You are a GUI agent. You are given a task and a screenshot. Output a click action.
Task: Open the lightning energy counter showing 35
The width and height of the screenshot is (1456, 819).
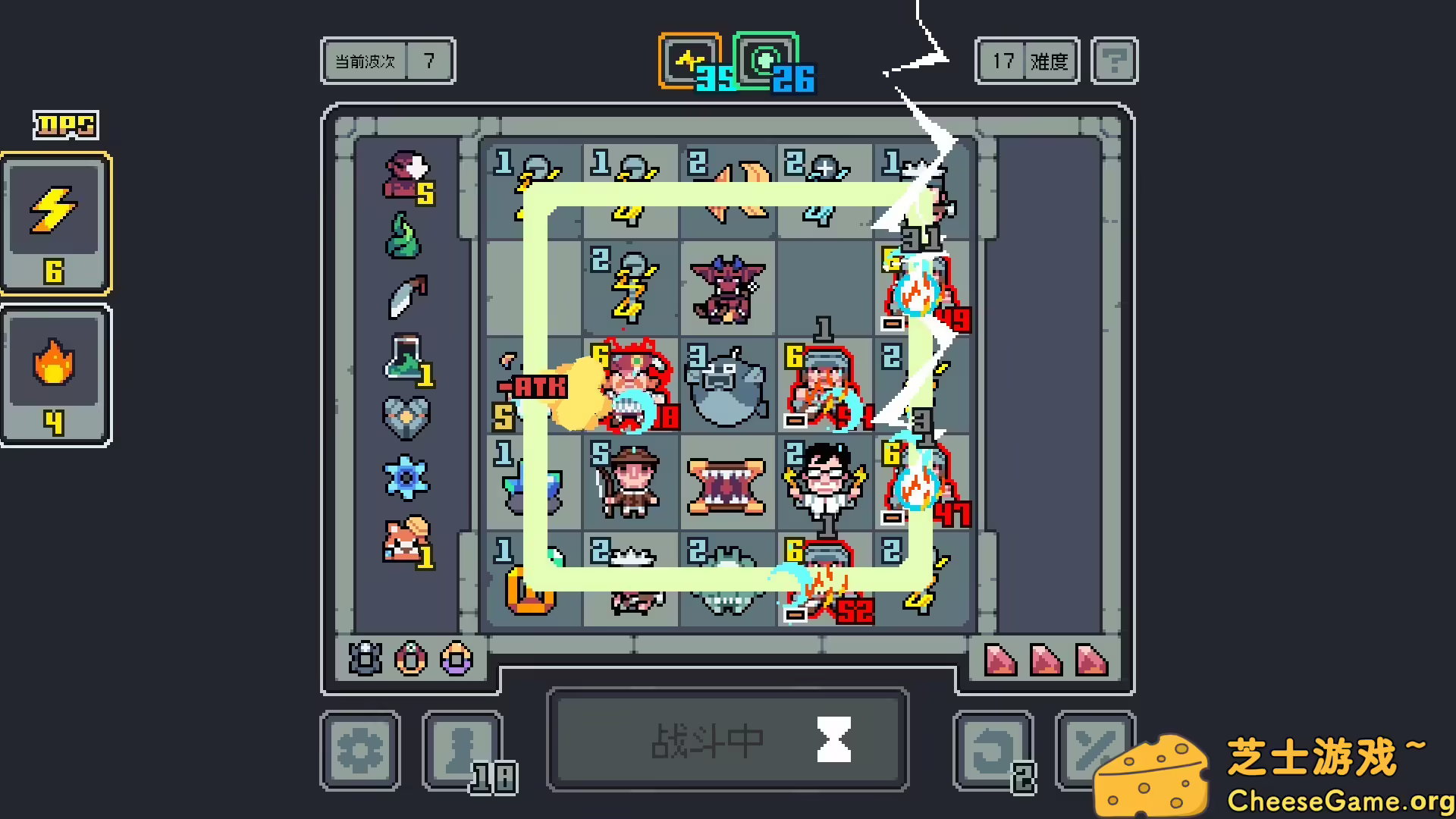point(689,61)
